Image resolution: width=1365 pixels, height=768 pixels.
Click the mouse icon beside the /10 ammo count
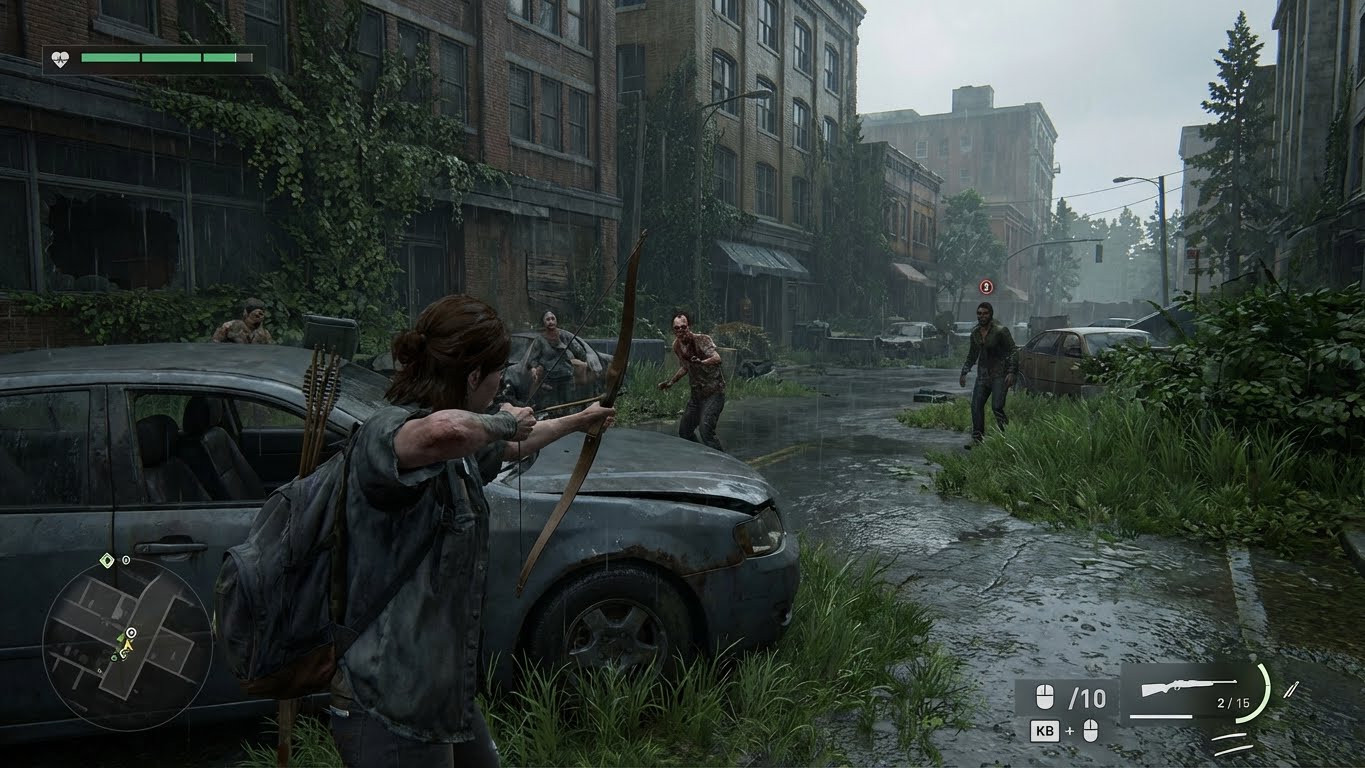1044,698
